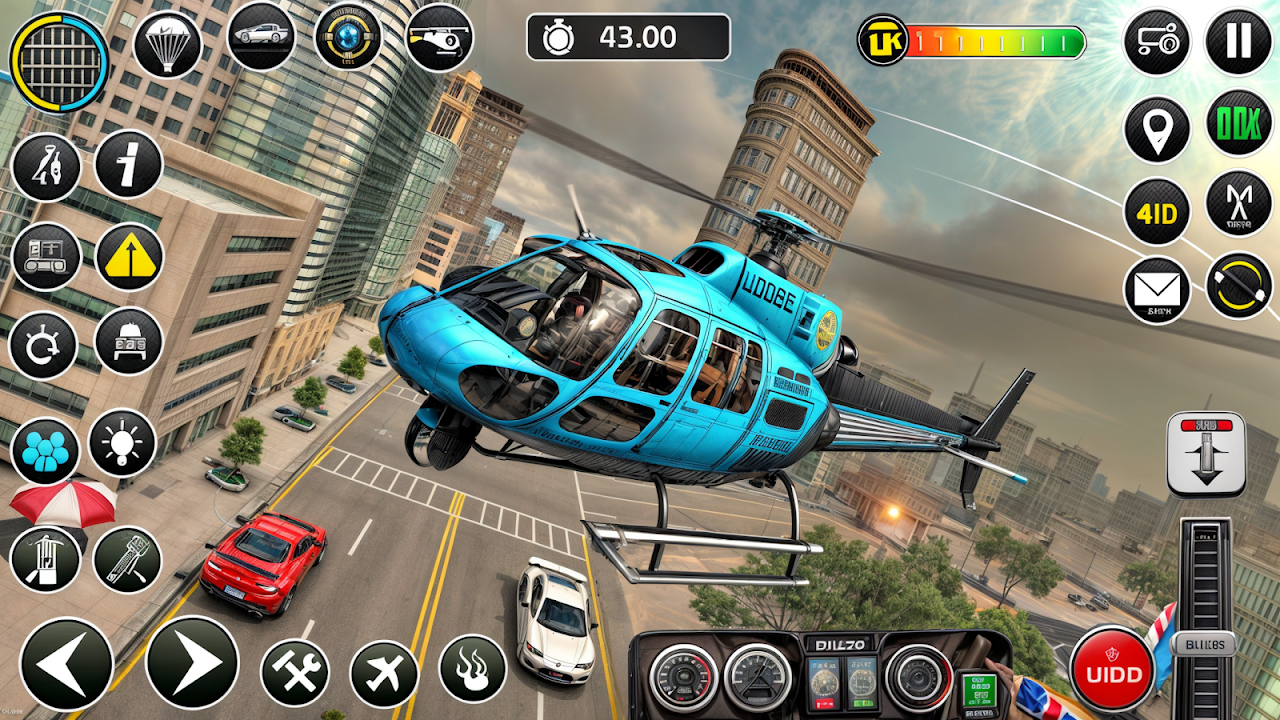1280x720 pixels.
Task: Select the blue group of people icon
Action: (45, 451)
